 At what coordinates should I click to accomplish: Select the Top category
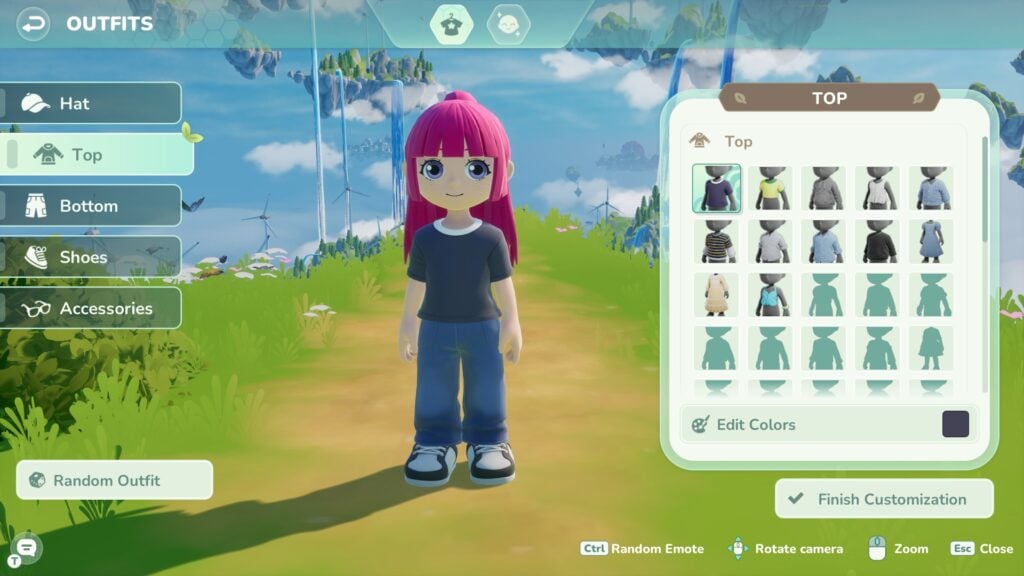click(x=99, y=154)
